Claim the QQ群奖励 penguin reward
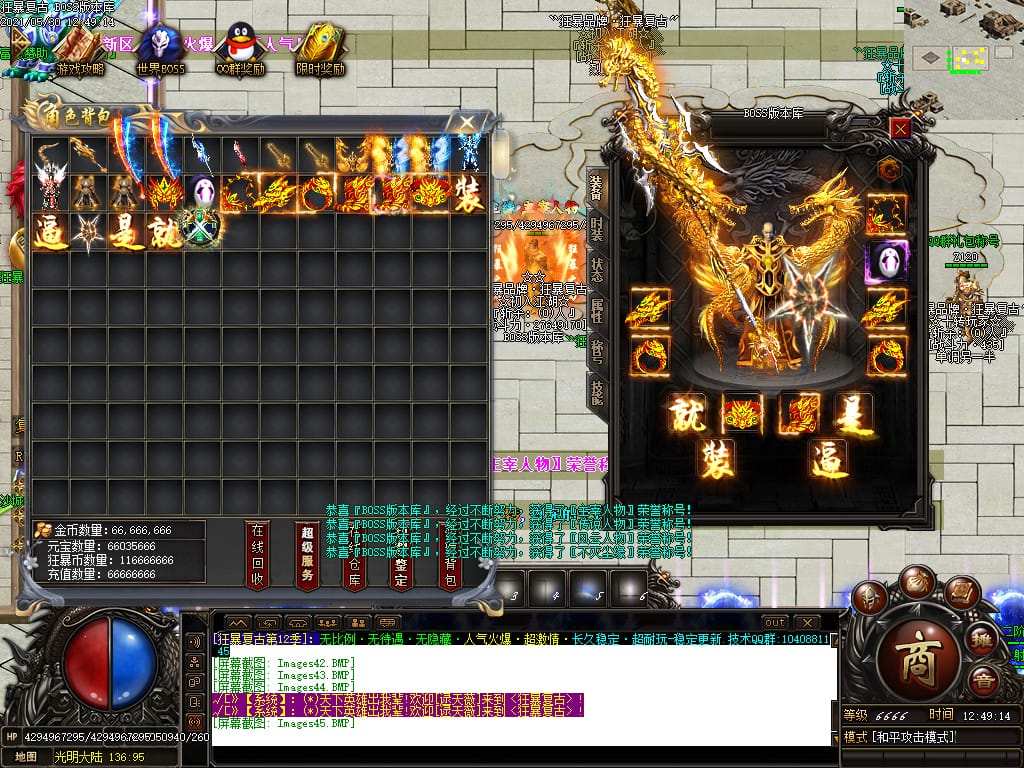The width and height of the screenshot is (1024, 768). [x=240, y=52]
